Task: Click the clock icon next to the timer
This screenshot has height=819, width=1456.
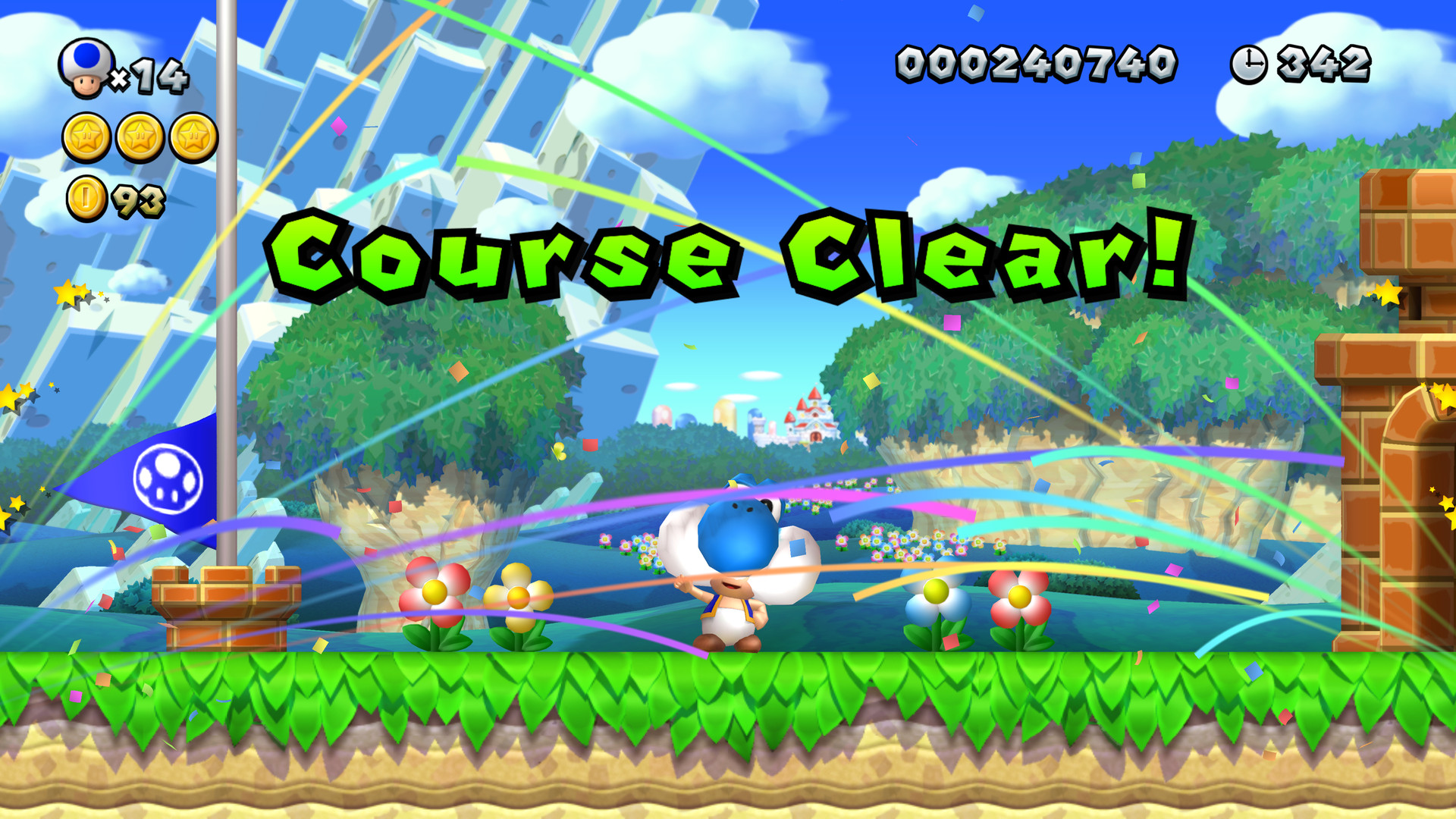Action: pyautogui.click(x=1248, y=64)
